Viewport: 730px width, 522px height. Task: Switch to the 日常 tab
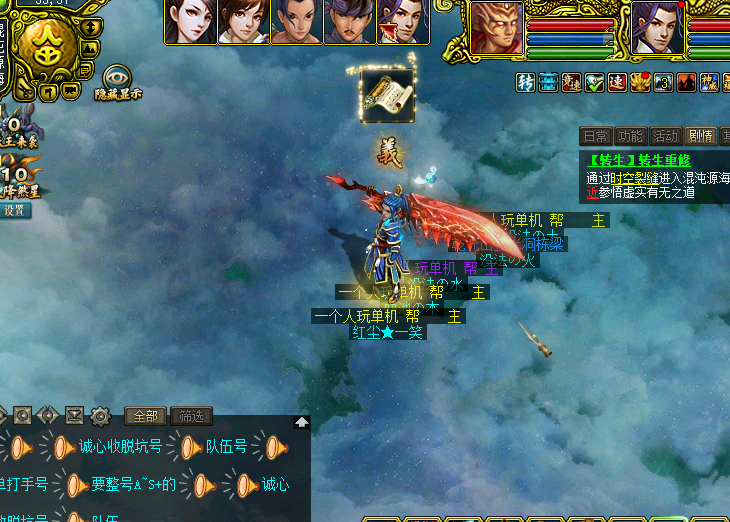pyautogui.click(x=596, y=136)
